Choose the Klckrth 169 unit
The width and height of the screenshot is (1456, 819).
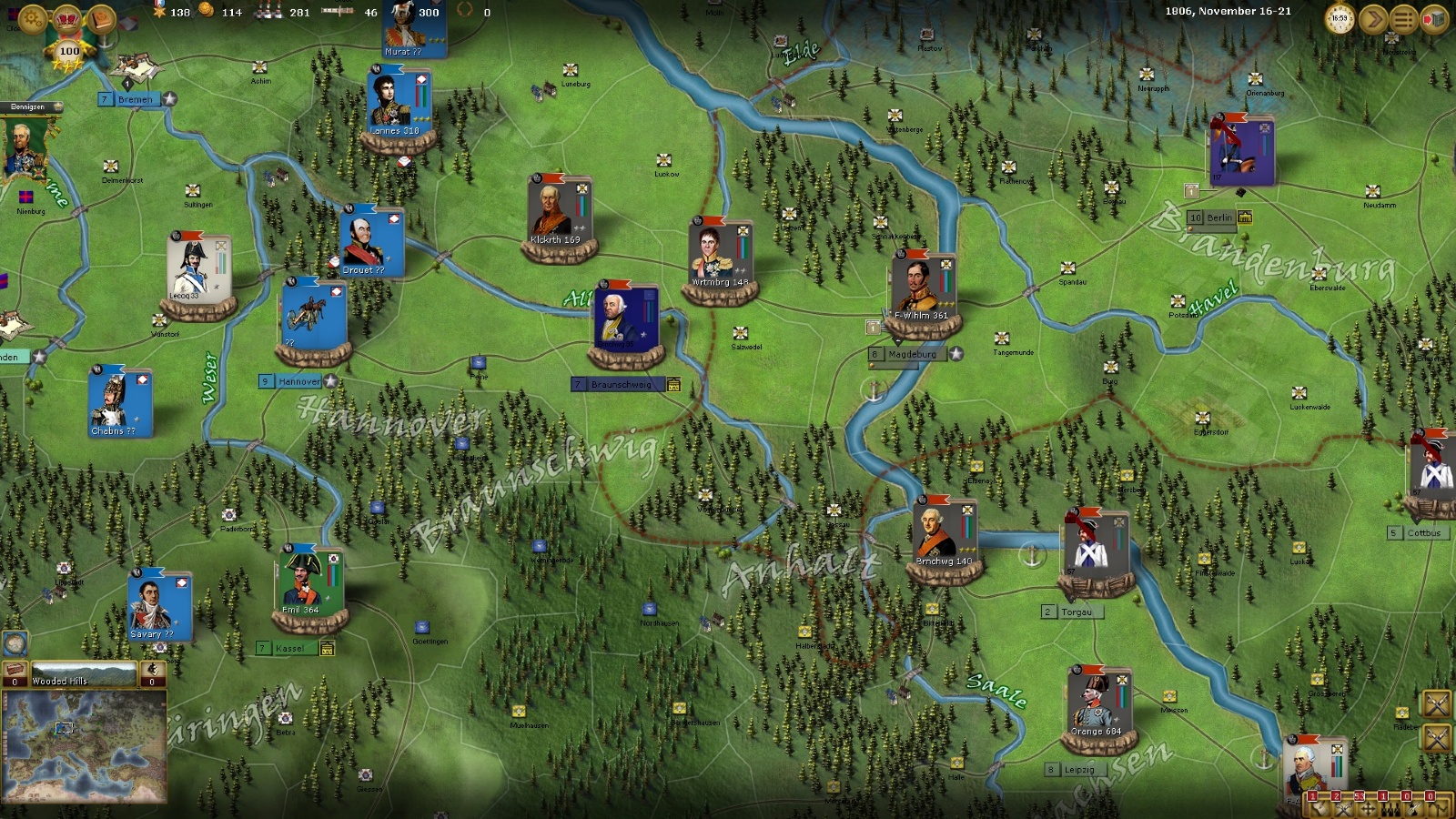click(559, 214)
